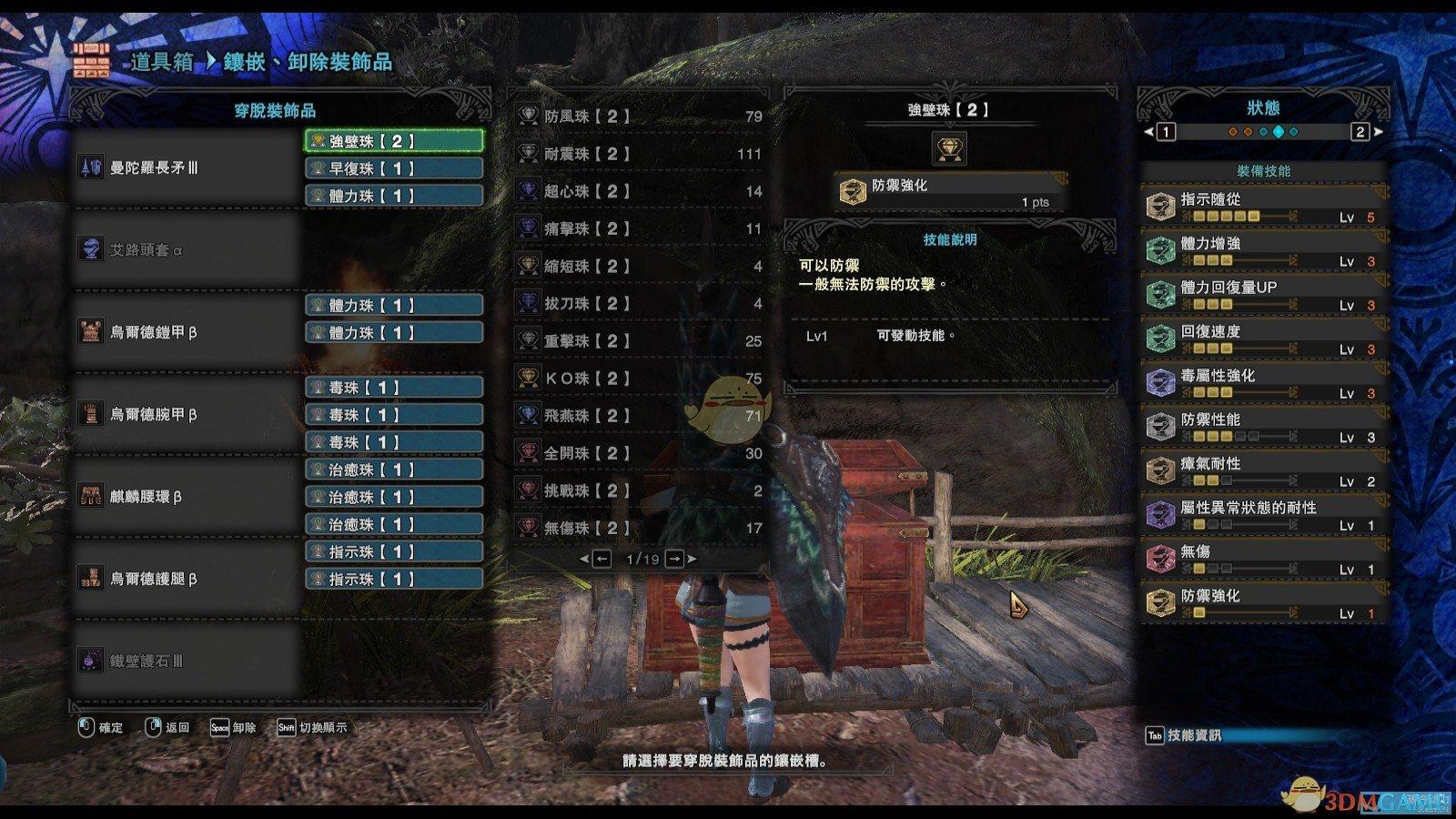Switch status panel to previous page
Screen dimensions: 1456x819
tap(1165, 132)
